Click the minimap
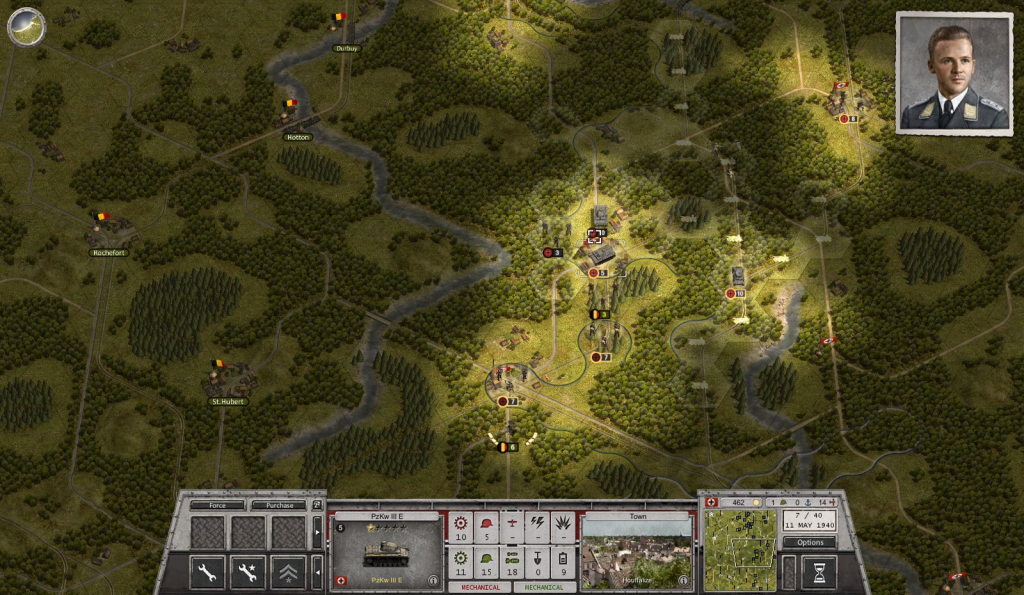 pos(740,547)
